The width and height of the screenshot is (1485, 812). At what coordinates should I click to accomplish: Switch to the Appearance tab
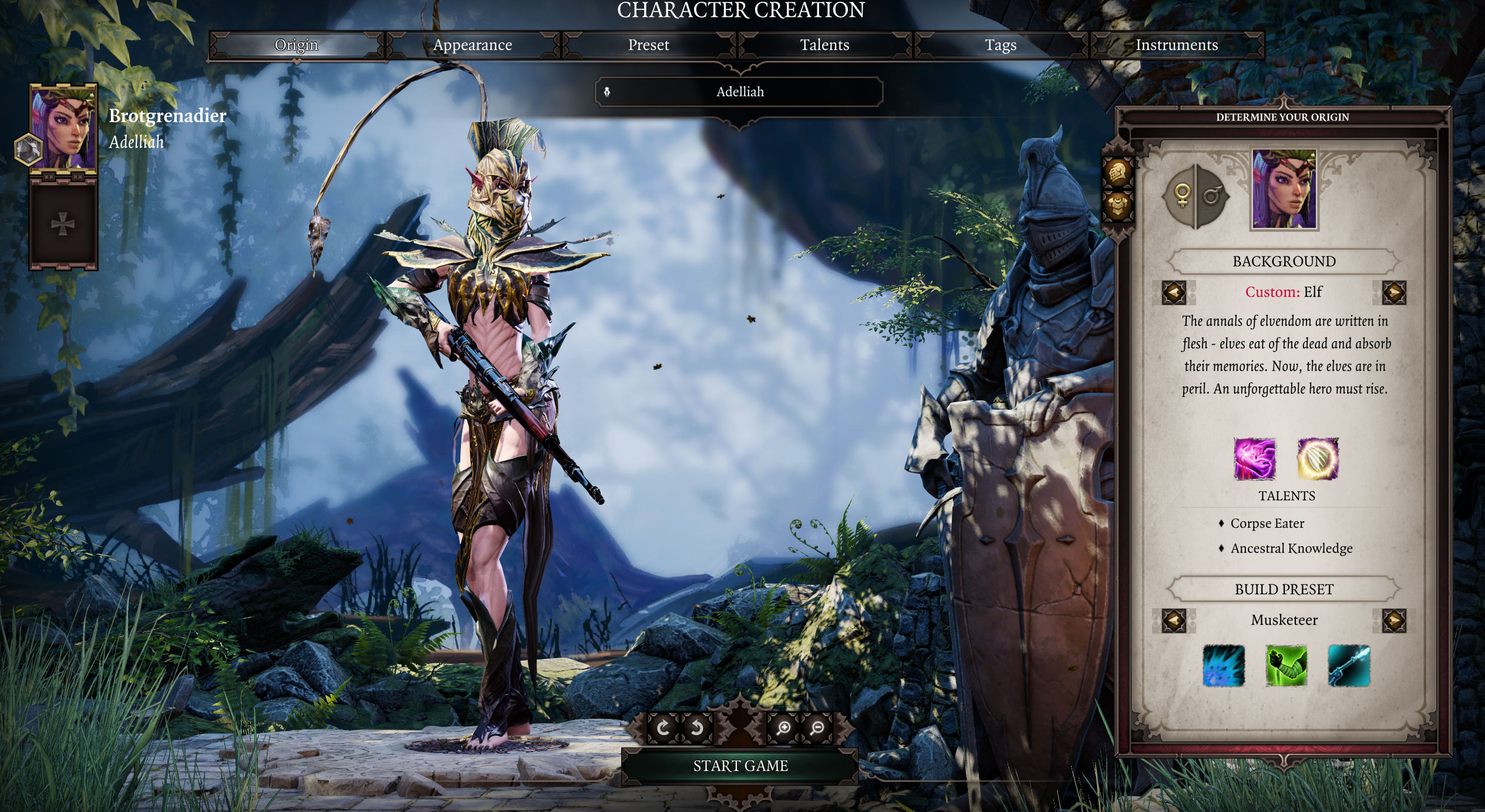[473, 45]
